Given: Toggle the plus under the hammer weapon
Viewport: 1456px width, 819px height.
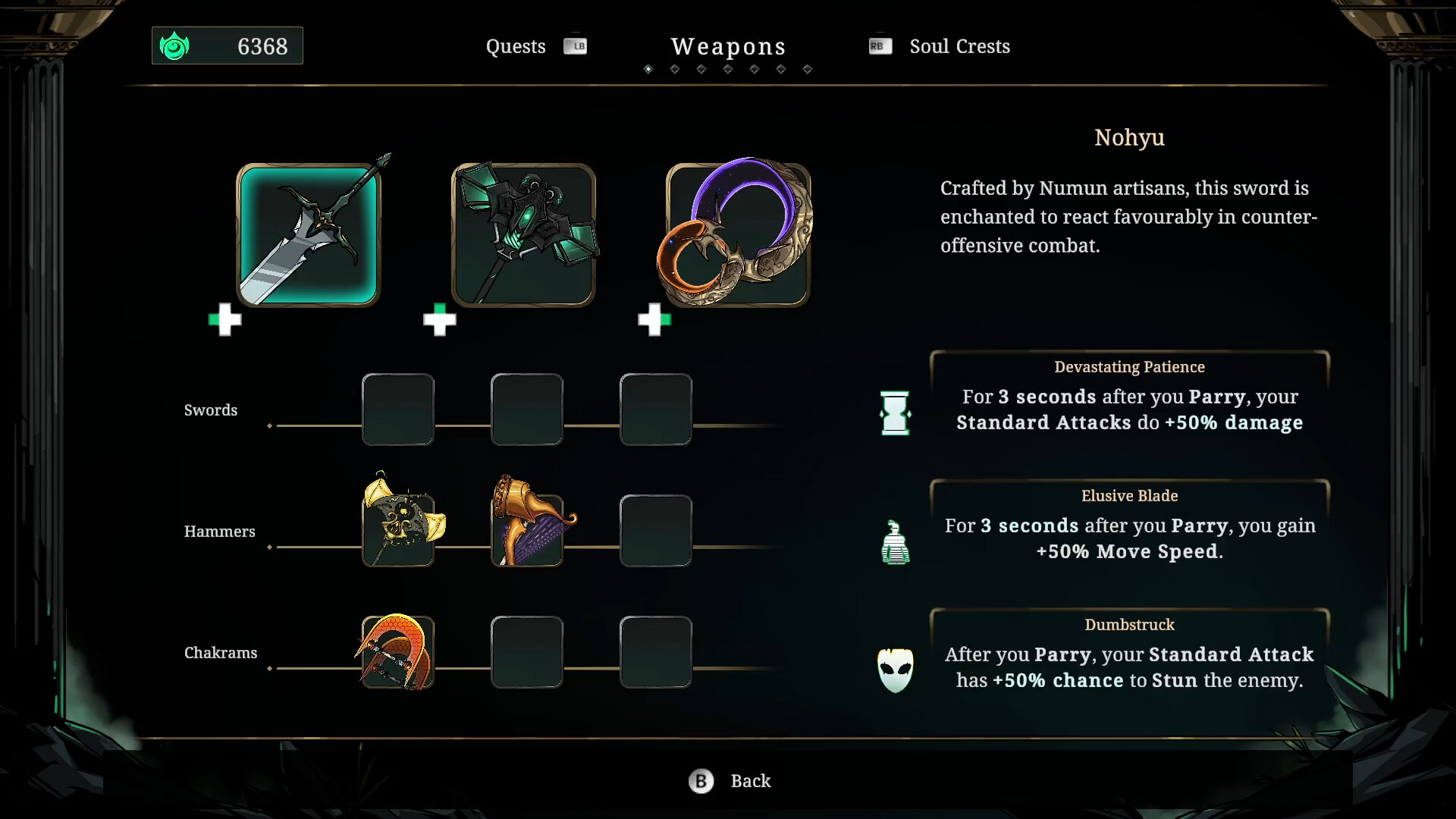Looking at the screenshot, I should (440, 320).
